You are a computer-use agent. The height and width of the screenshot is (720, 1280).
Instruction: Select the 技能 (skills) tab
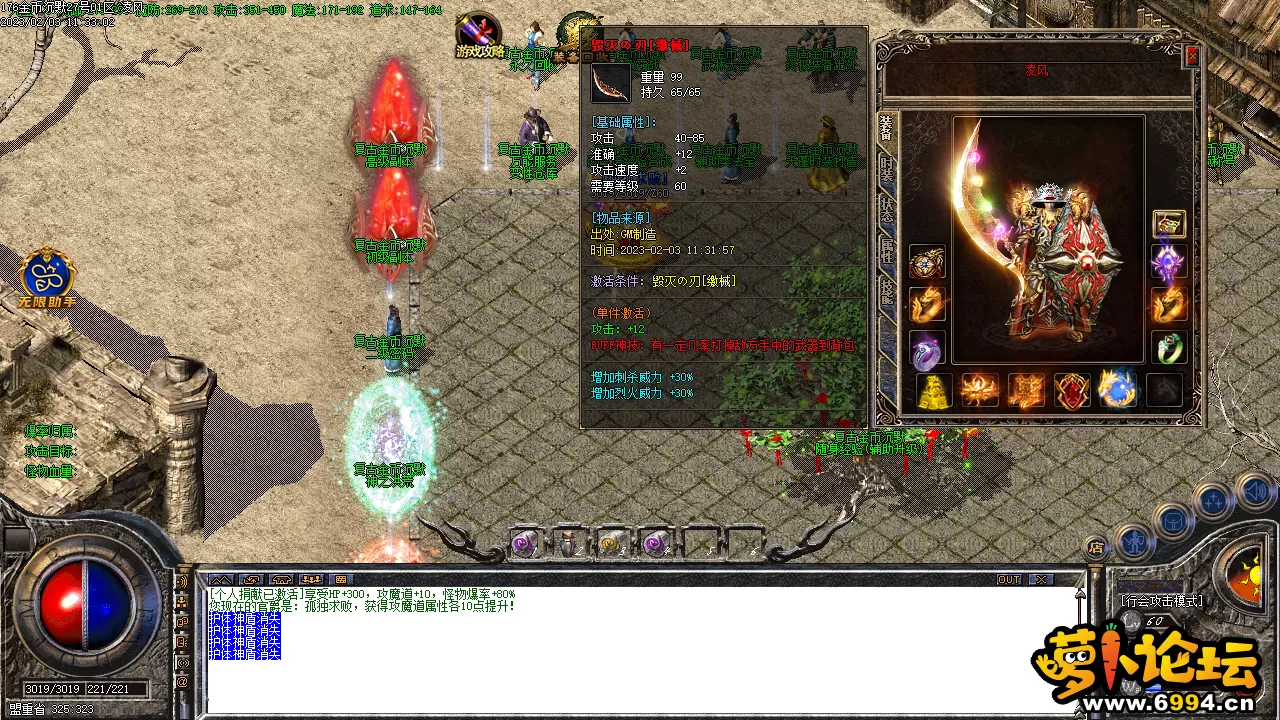[x=887, y=290]
